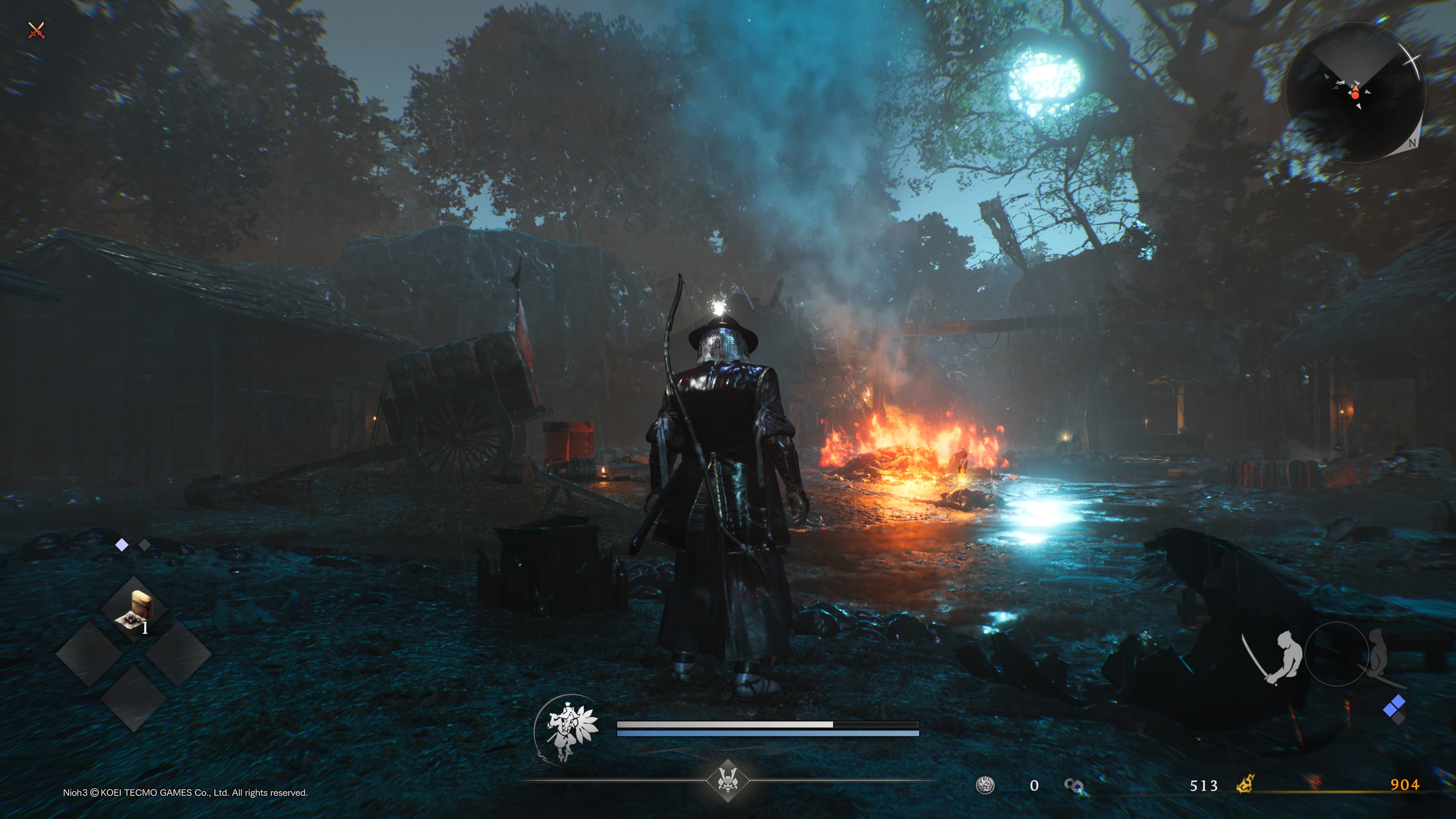
Task: Click the crossed swords status icon
Action: tap(36, 30)
